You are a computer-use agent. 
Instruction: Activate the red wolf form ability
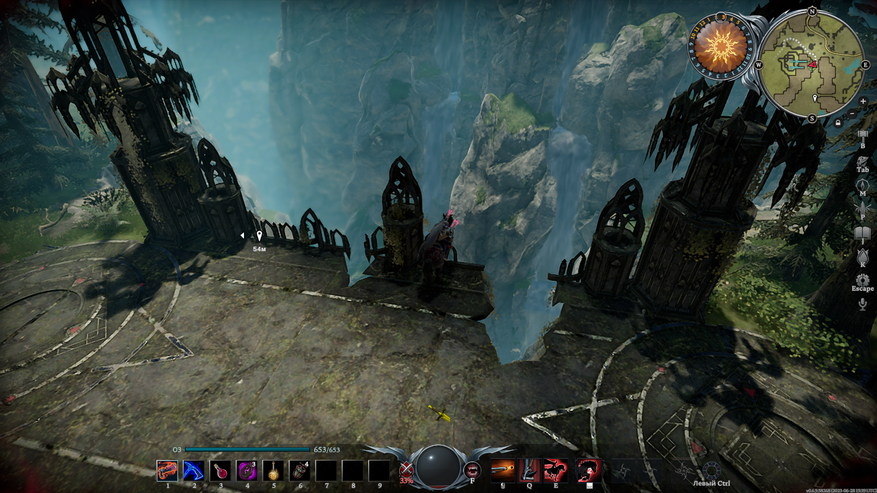tap(555, 470)
